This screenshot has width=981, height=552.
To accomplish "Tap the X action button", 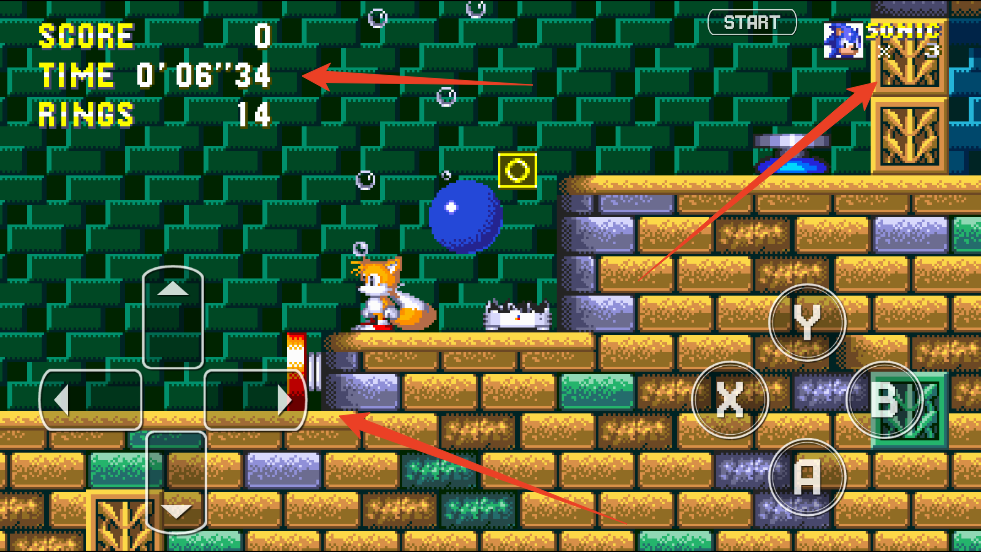I will pos(730,400).
